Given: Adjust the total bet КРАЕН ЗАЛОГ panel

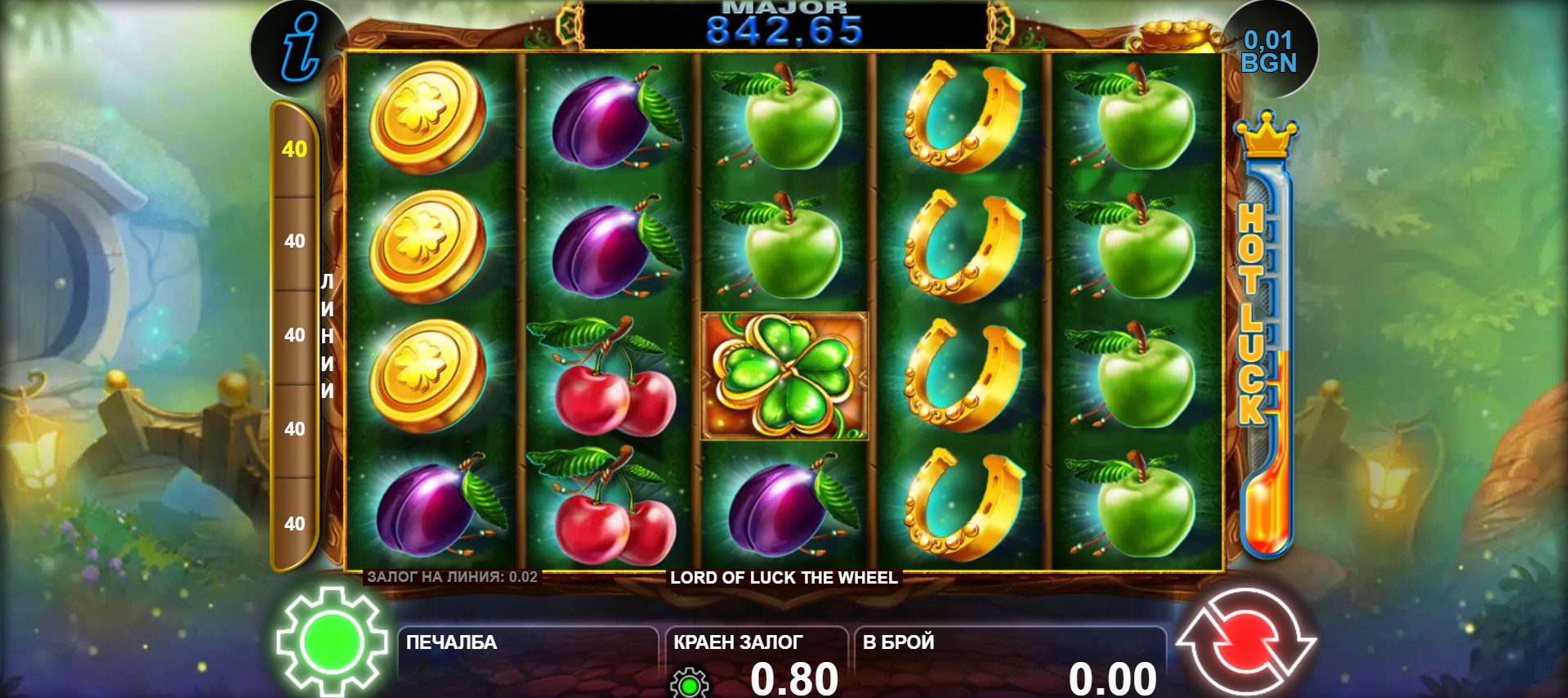Looking at the screenshot, I should [x=756, y=662].
